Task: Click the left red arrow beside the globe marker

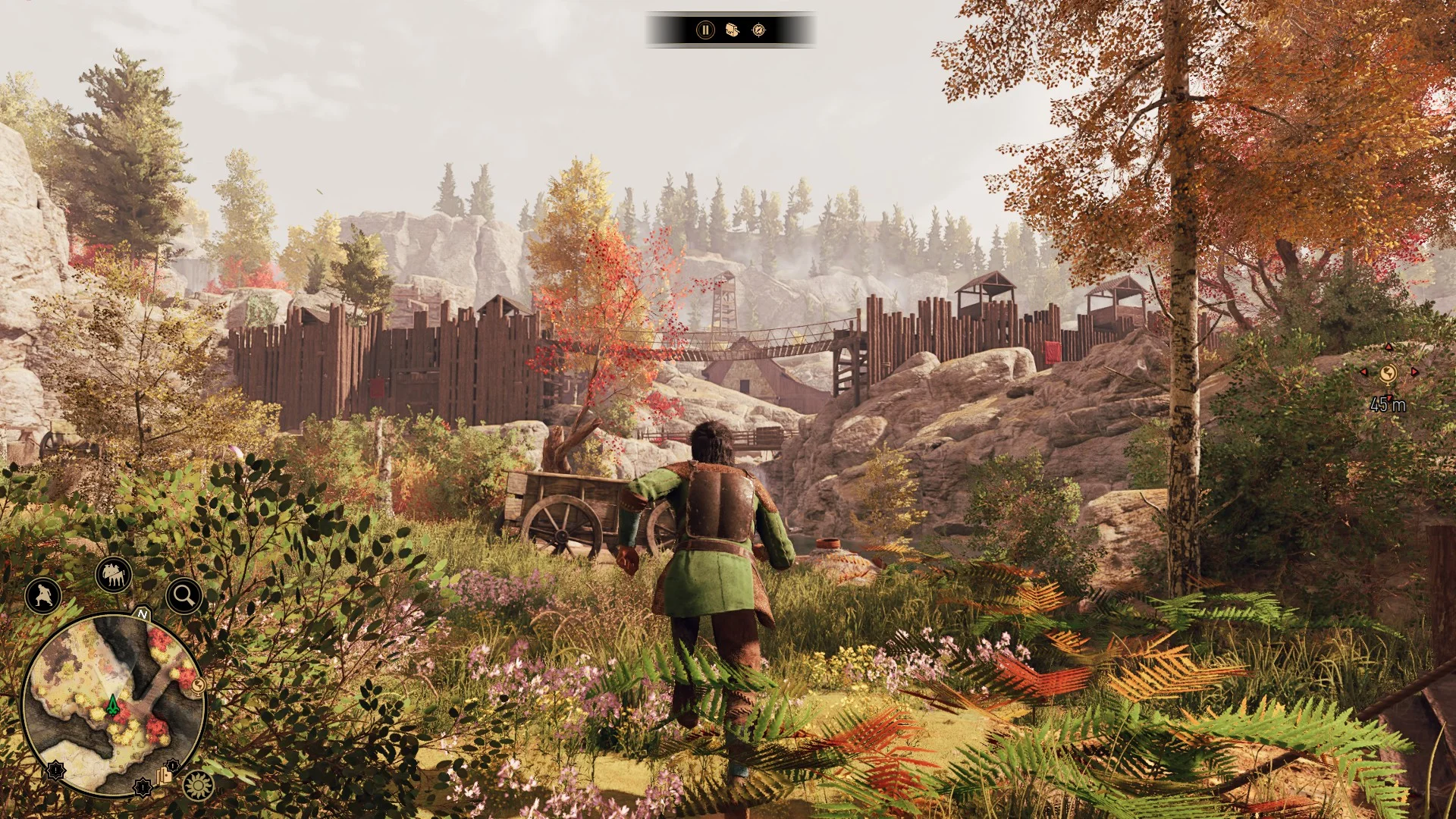Action: 1363,373
